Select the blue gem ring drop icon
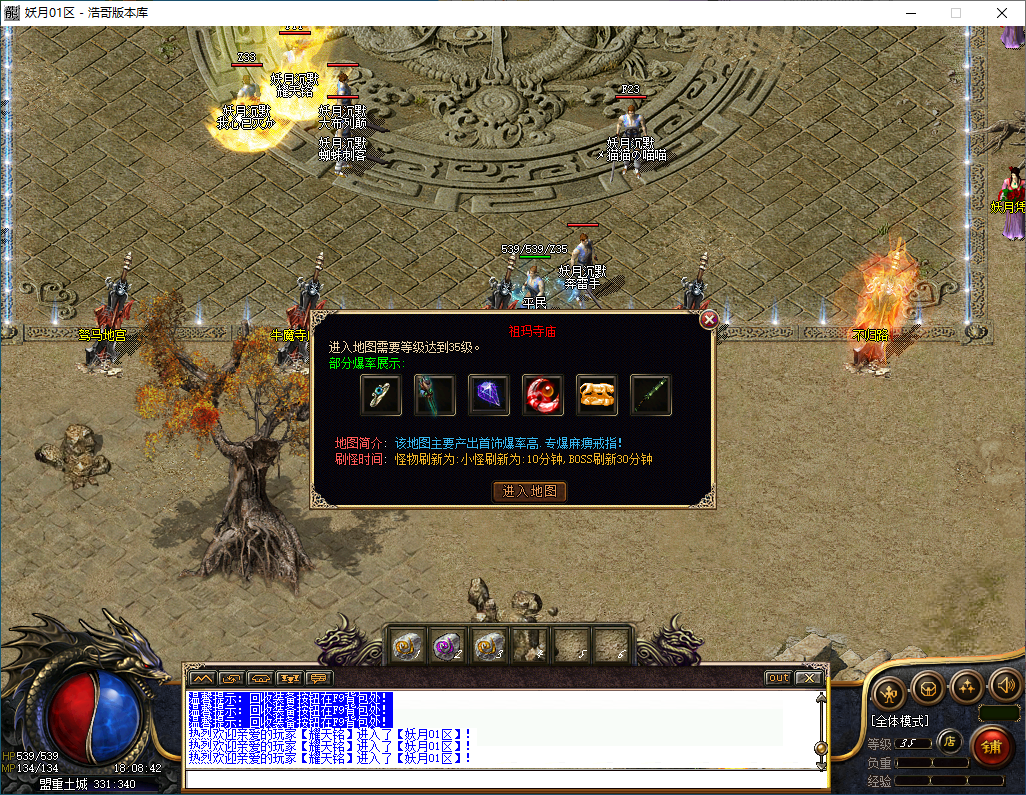 [x=381, y=395]
